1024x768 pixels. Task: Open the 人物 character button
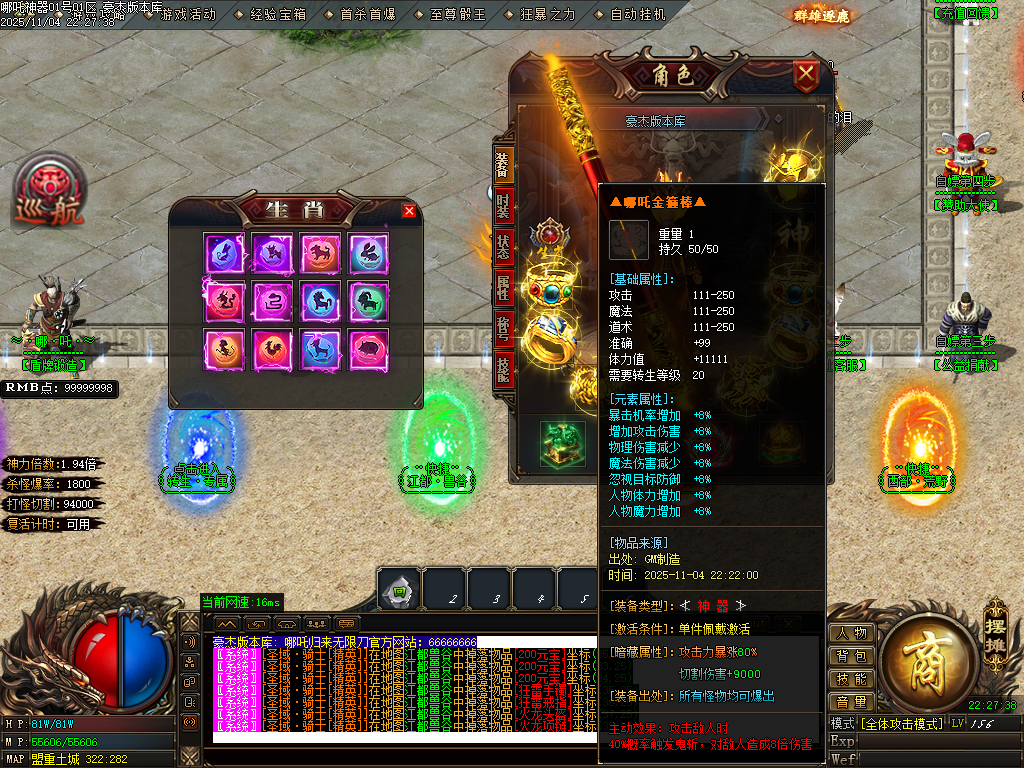(x=852, y=633)
